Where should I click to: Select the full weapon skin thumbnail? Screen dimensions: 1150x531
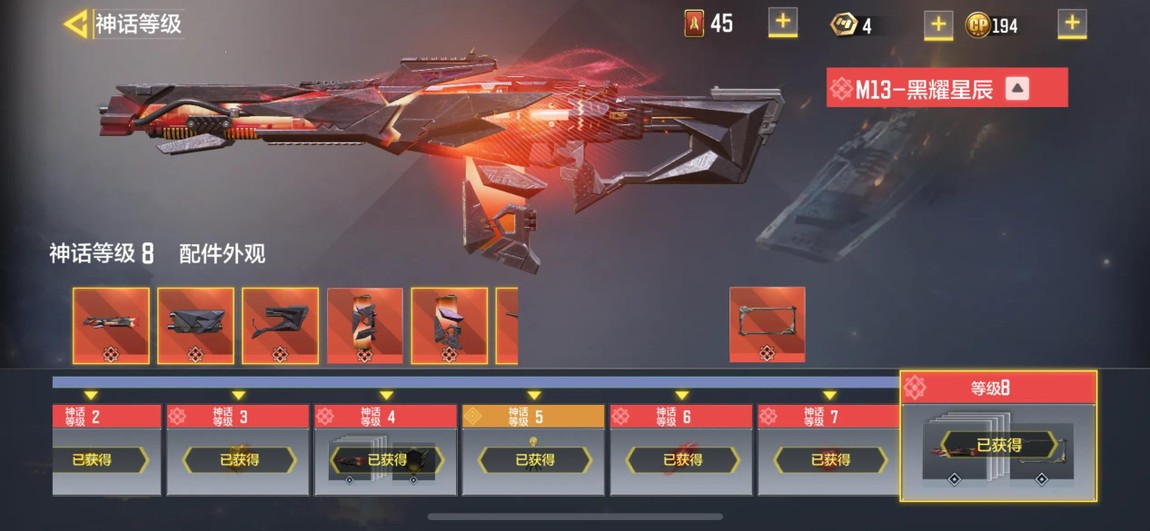point(111,325)
